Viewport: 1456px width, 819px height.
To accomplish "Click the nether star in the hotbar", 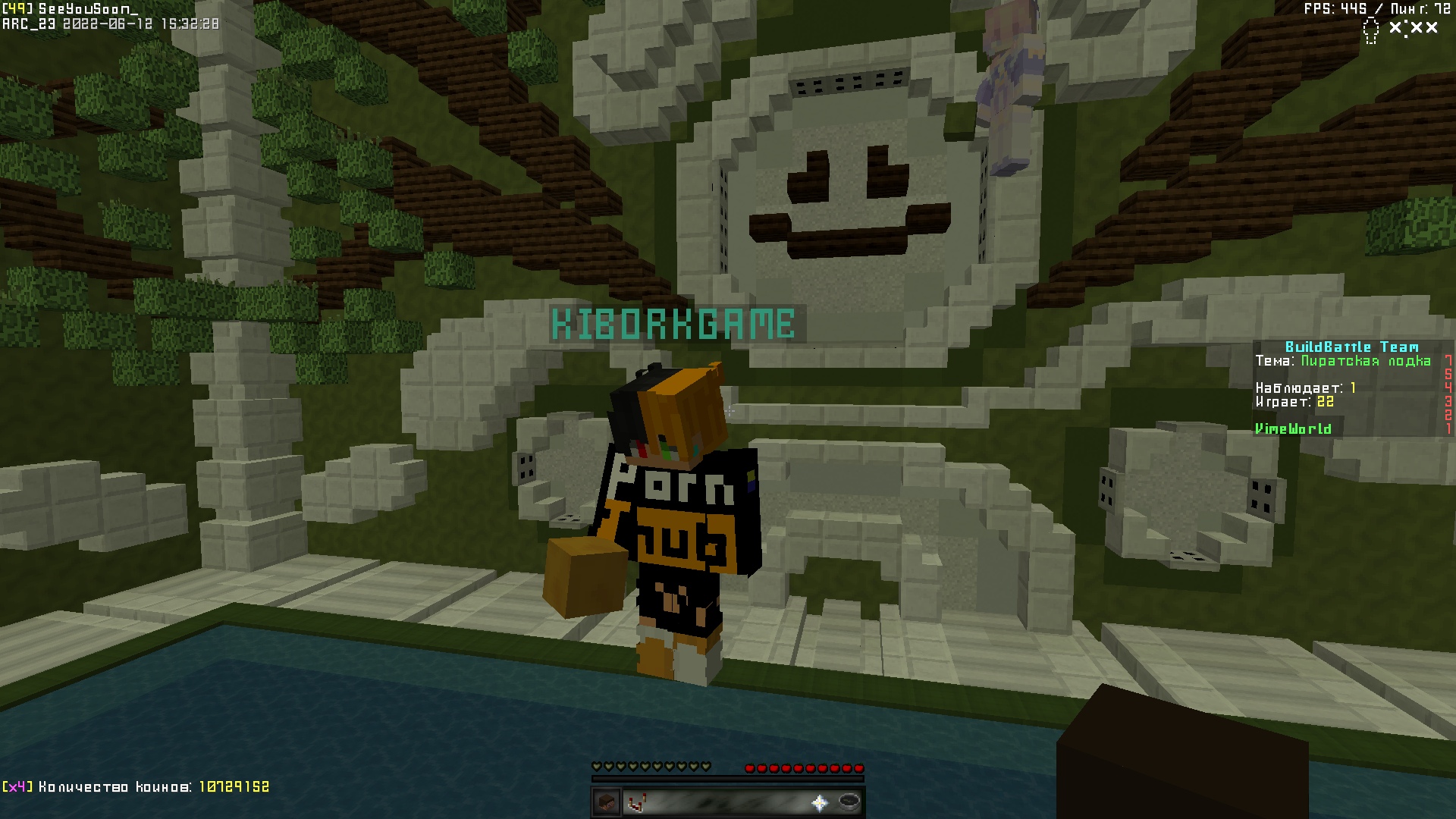I will tap(820, 804).
